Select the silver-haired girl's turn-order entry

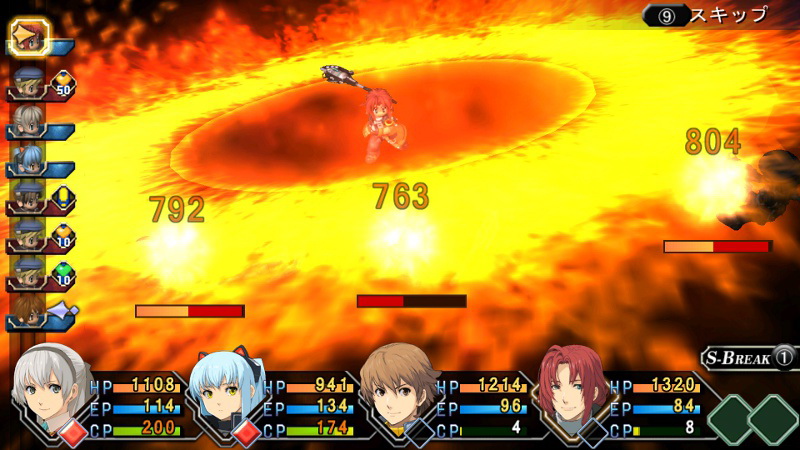tap(26, 121)
